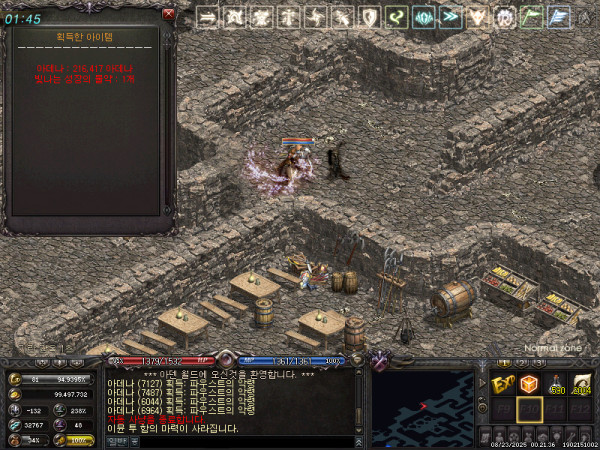Click the chat input field
This screenshot has width=600, height=450.
click(240, 439)
